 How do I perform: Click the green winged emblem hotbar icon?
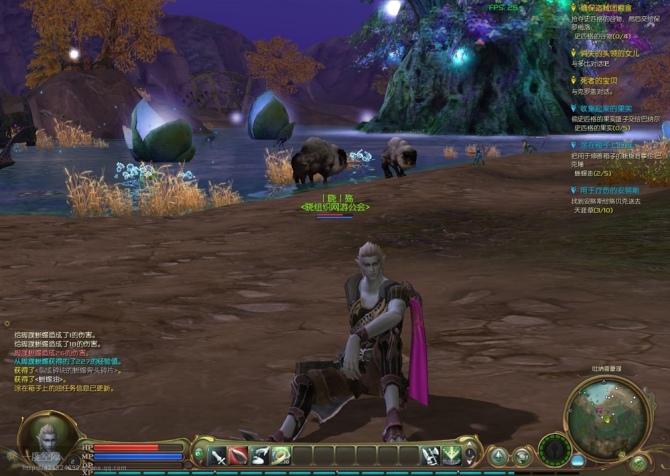click(x=452, y=456)
